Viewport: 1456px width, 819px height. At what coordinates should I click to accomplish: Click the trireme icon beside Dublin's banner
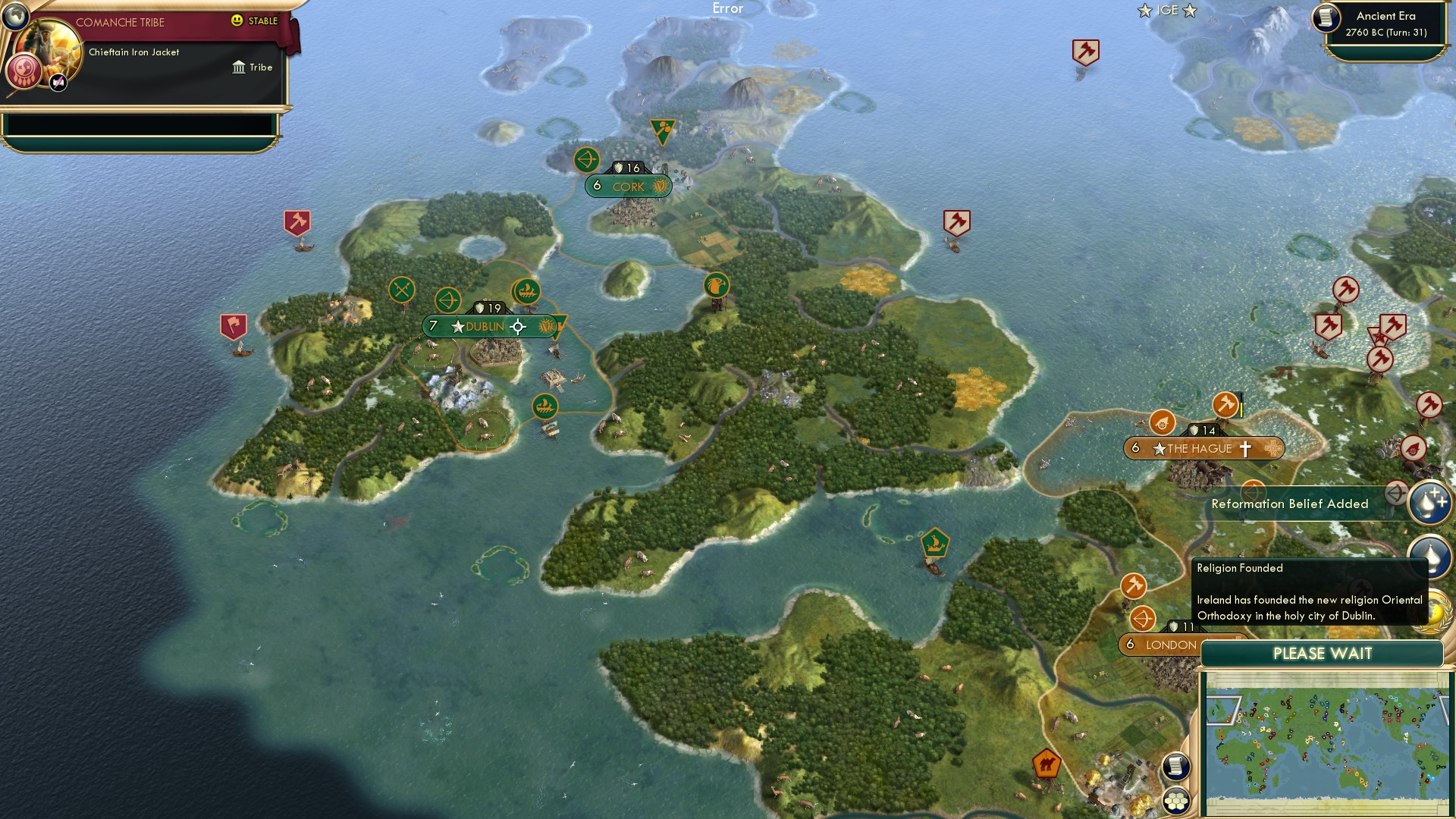[x=526, y=290]
